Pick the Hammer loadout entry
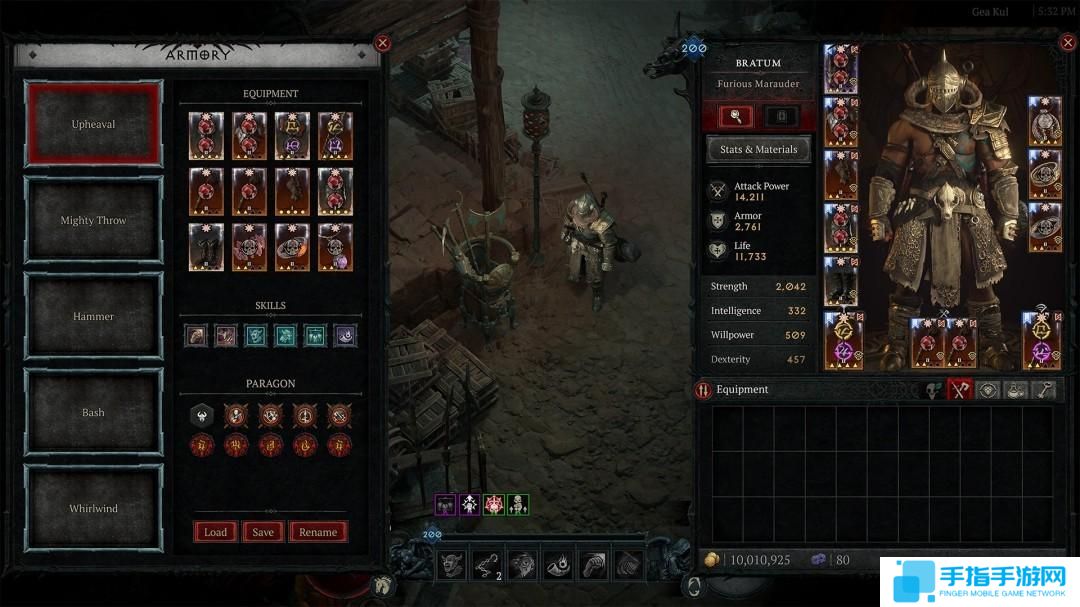 (93, 316)
